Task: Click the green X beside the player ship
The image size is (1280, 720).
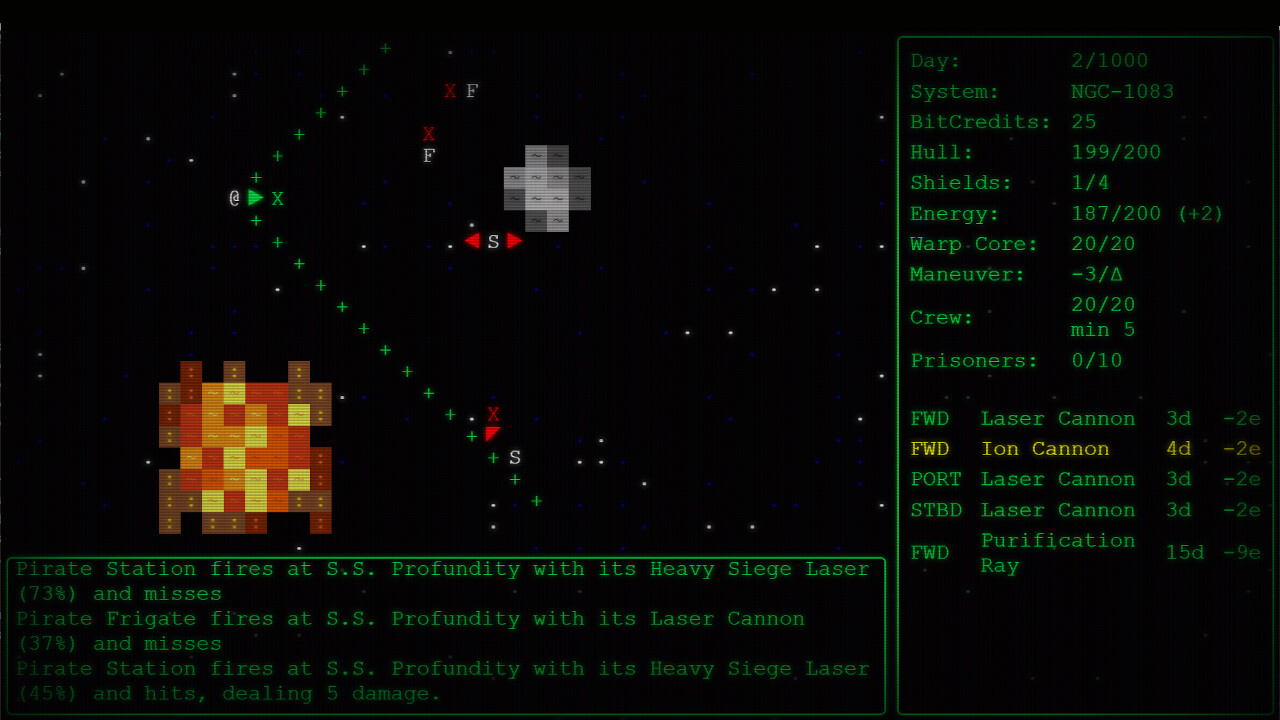Action: [277, 198]
